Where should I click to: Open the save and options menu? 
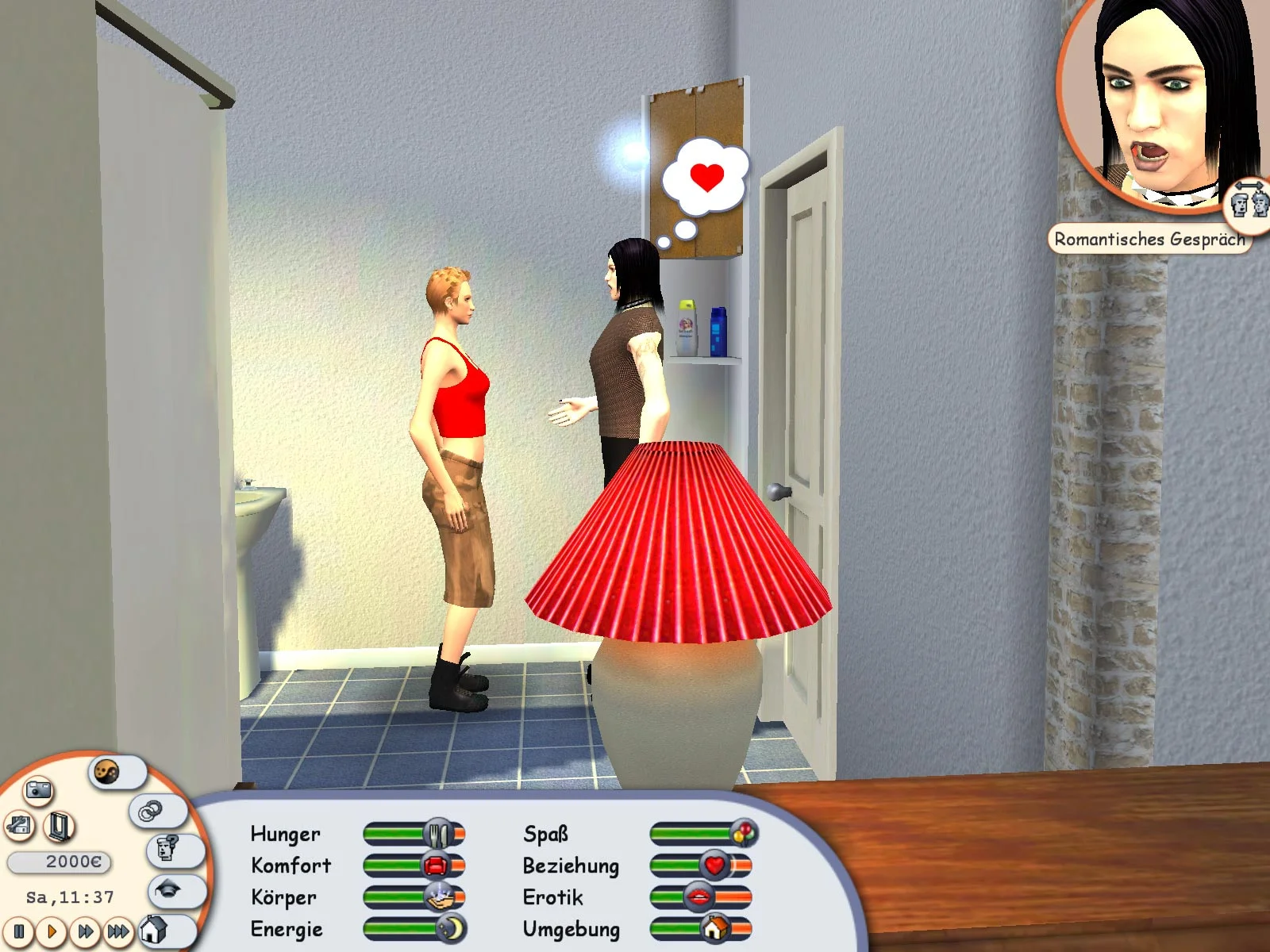pyautogui.click(x=17, y=825)
